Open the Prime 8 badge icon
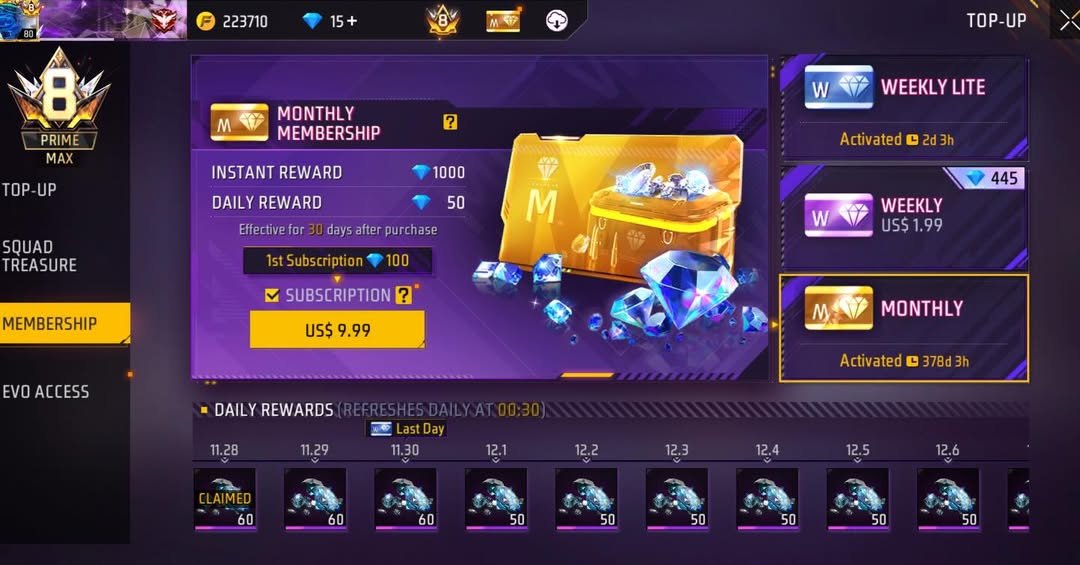Viewport: 1080px width, 565px height. [x=442, y=20]
